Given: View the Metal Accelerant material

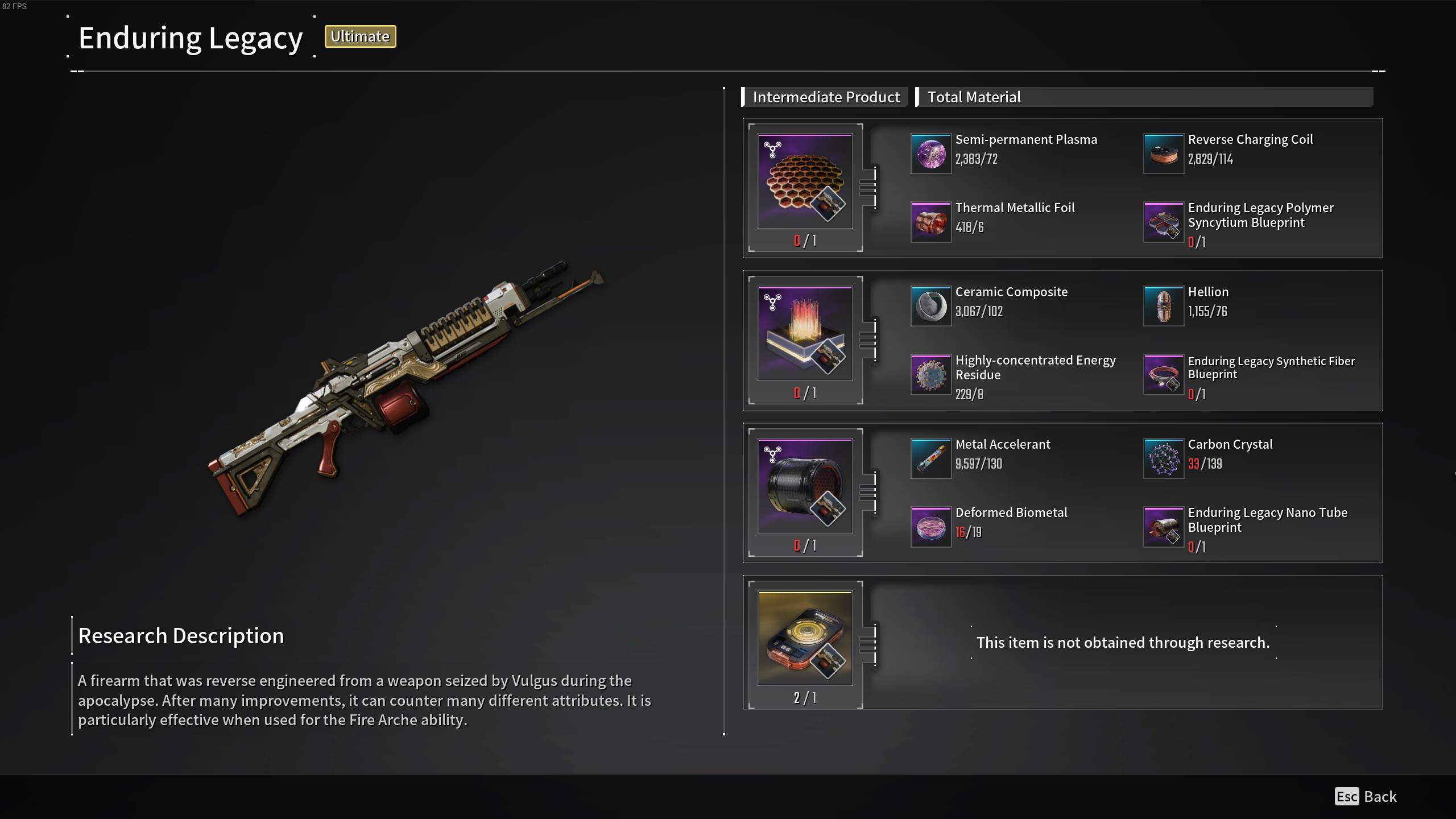Looking at the screenshot, I should 931,458.
